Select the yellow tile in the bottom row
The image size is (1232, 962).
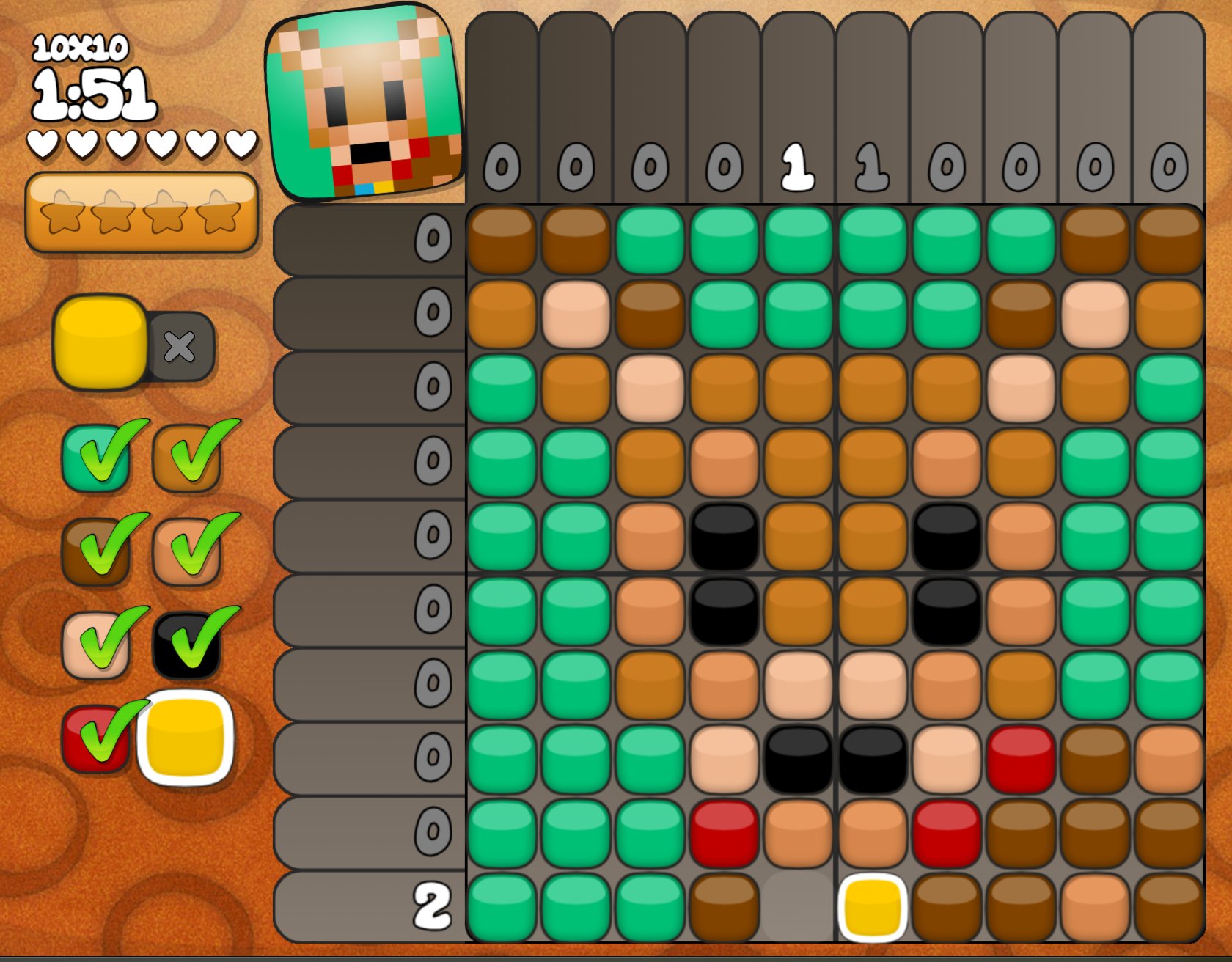pyautogui.click(x=873, y=907)
